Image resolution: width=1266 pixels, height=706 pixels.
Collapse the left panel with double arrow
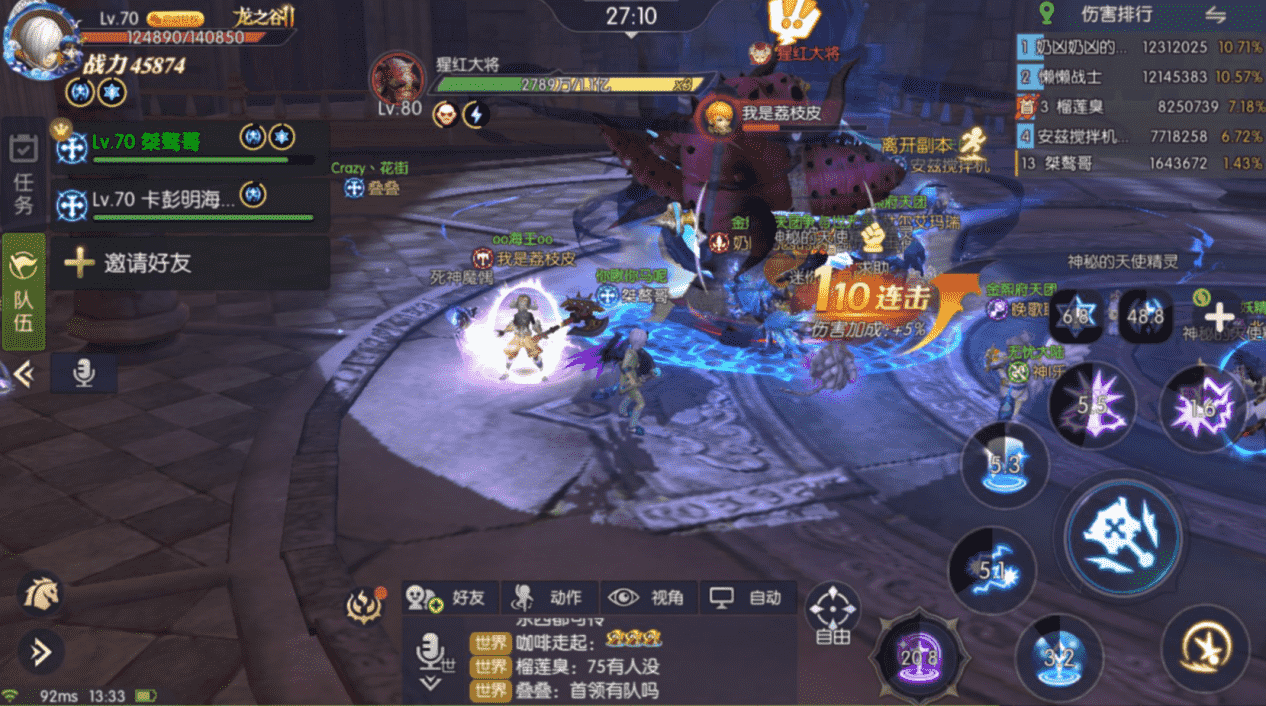tap(22, 374)
